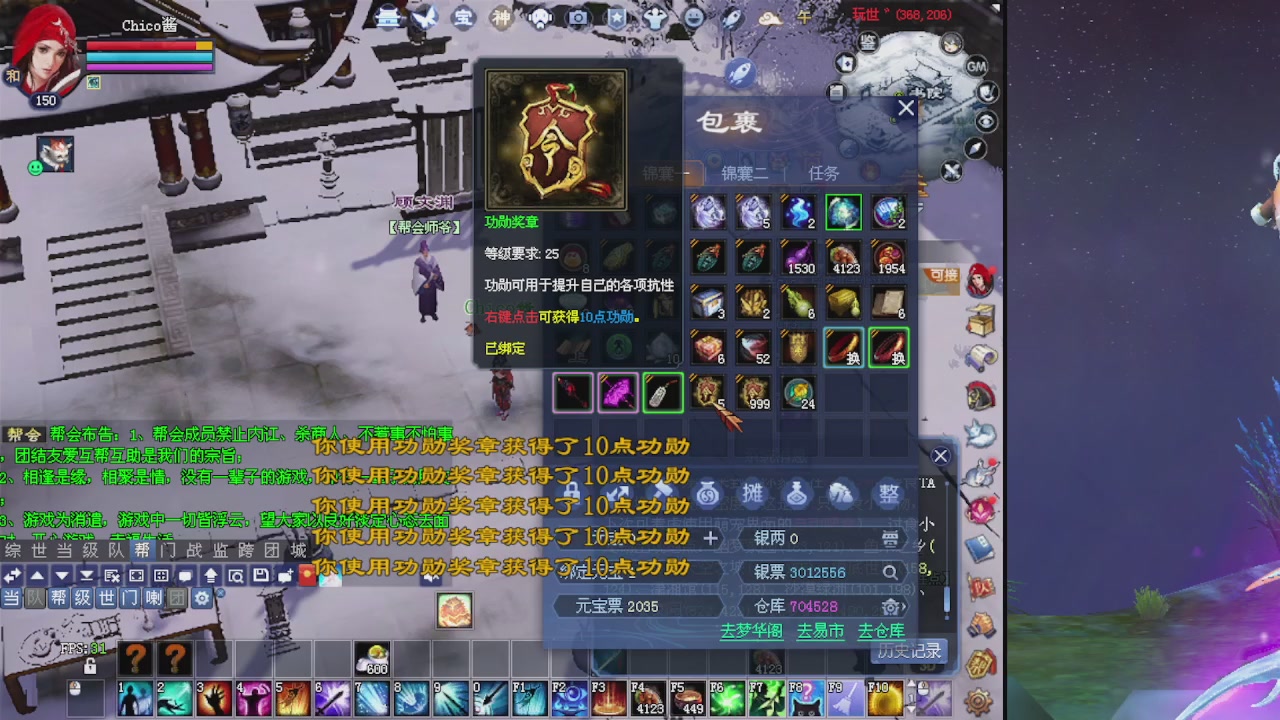Select the lock icon in the bag toolbar
This screenshot has width=1280, height=720.
[x=570, y=491]
